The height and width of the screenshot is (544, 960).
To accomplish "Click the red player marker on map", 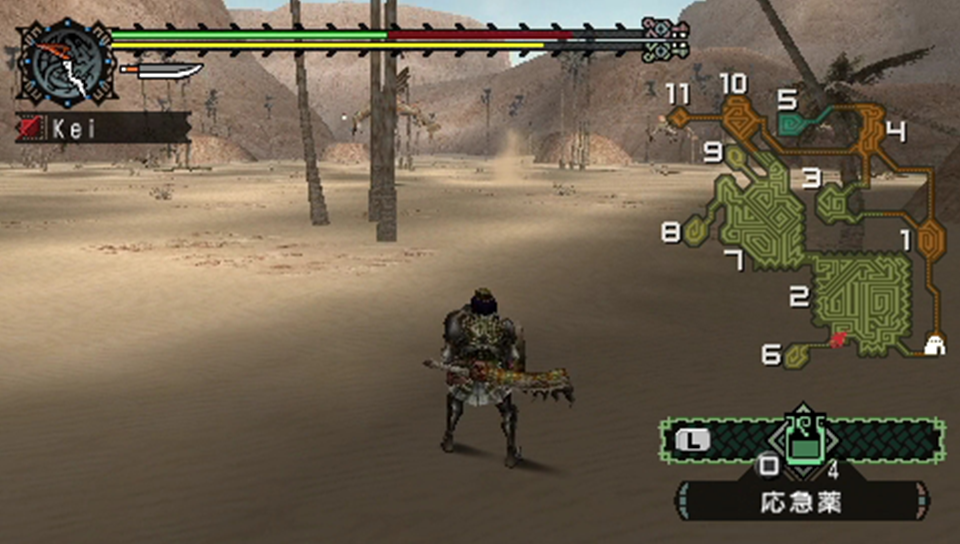I will 838,341.
